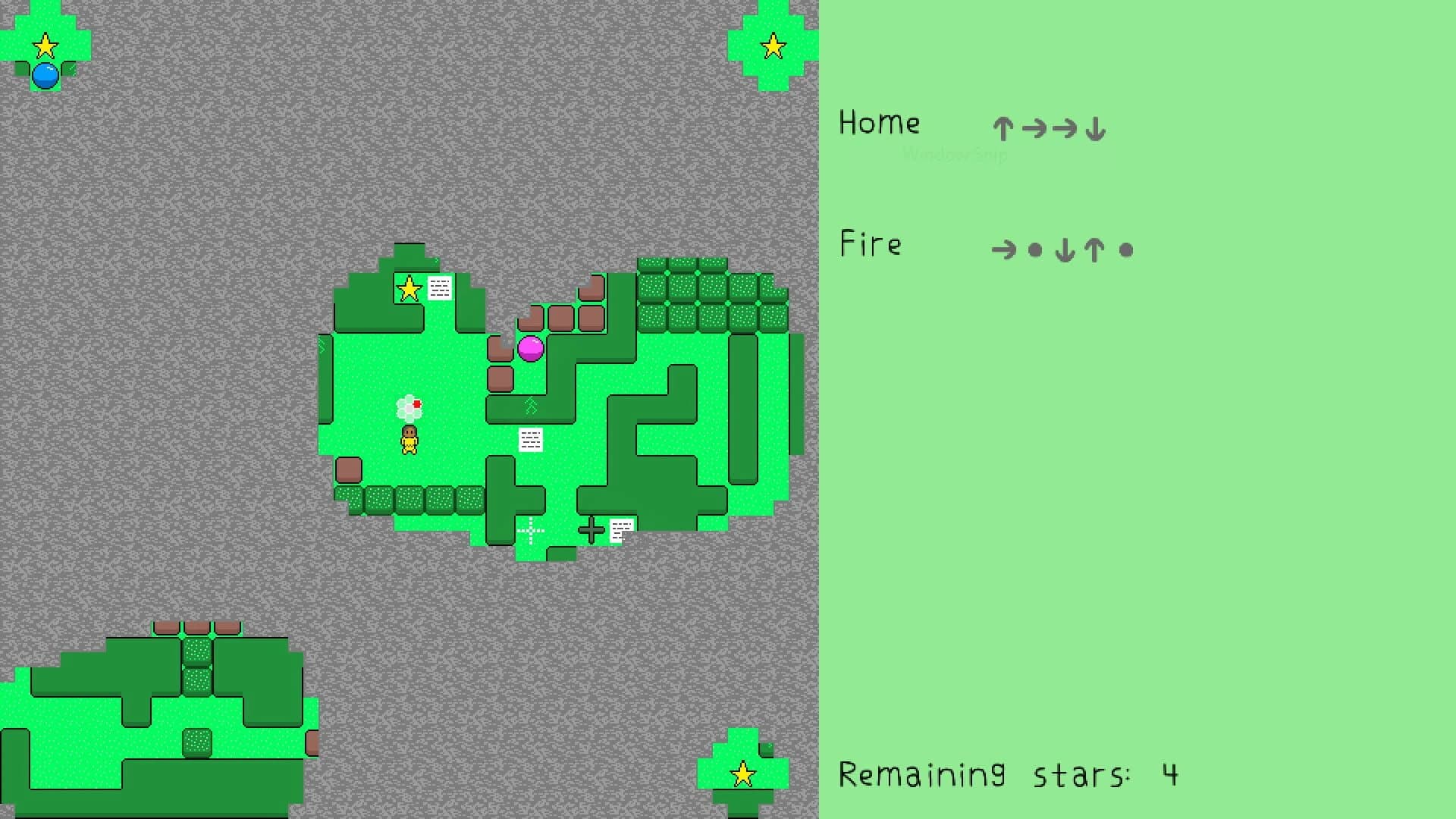
Task: Select the star on the main island
Action: click(408, 289)
